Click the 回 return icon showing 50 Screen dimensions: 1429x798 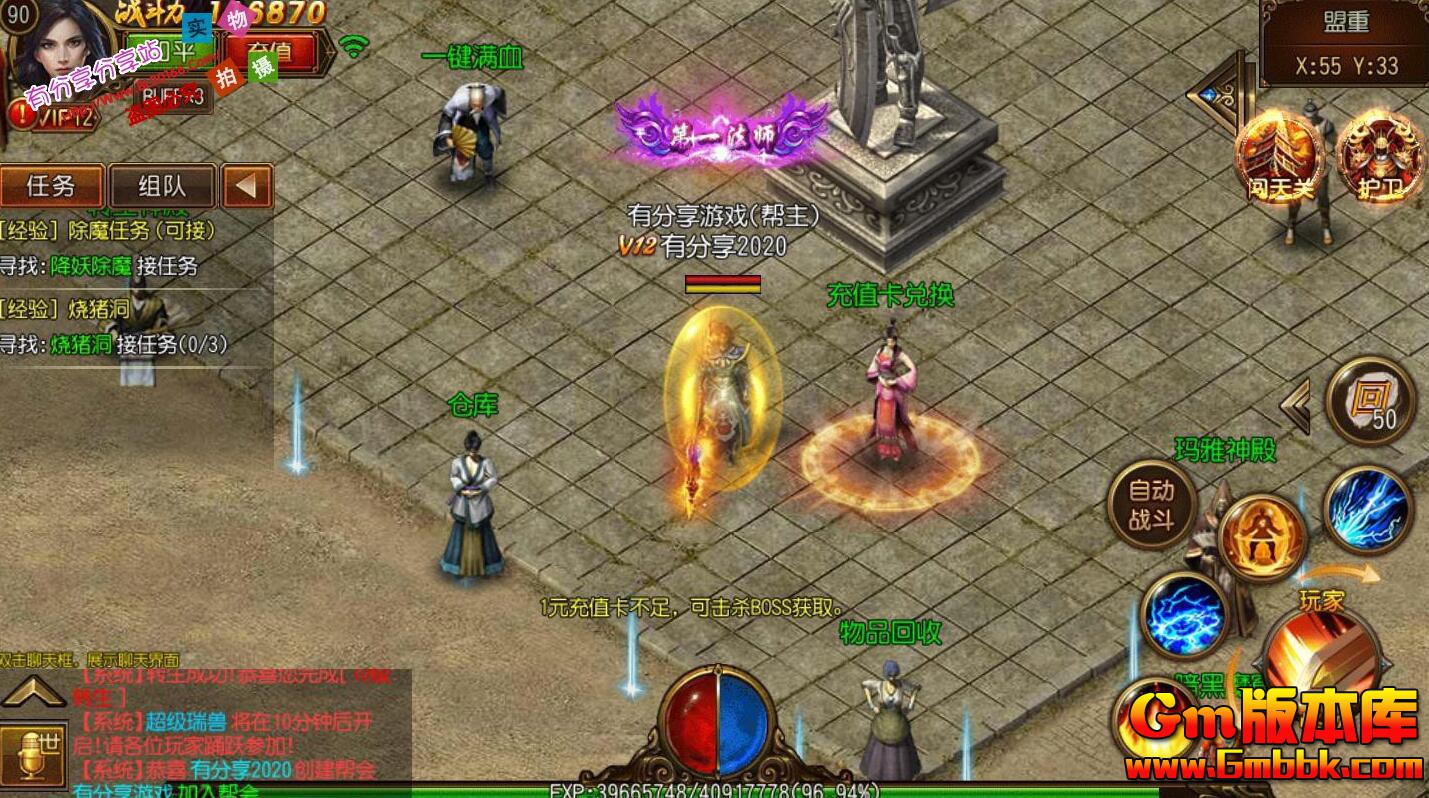[1369, 400]
